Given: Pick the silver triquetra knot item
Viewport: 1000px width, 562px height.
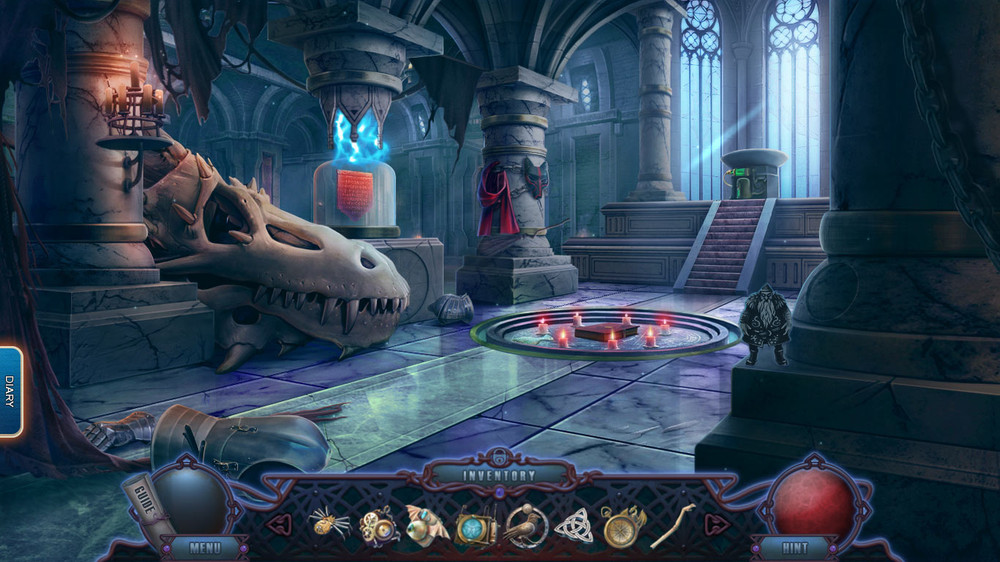Looking at the screenshot, I should tap(574, 525).
